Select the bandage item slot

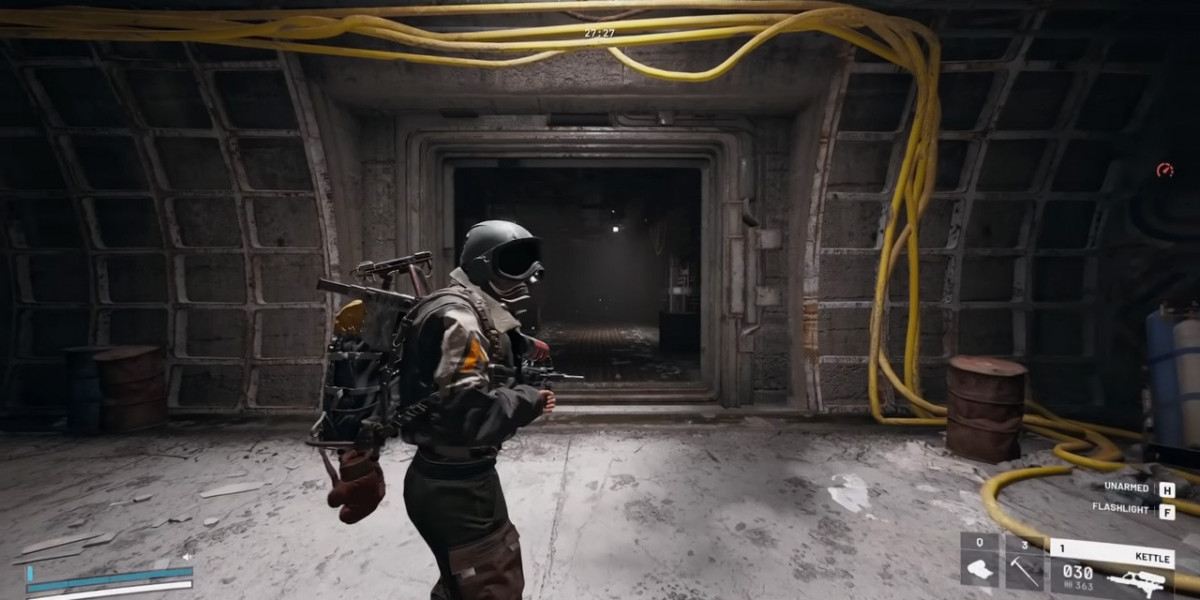click(x=979, y=567)
